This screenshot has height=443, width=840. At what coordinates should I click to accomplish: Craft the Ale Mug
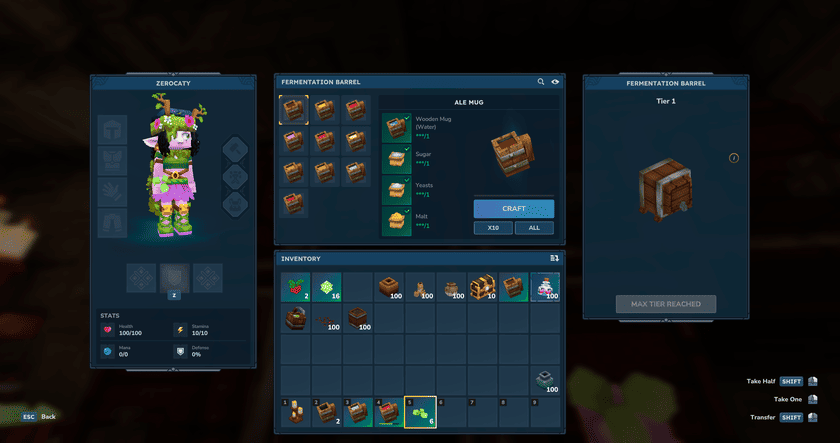pyautogui.click(x=513, y=208)
